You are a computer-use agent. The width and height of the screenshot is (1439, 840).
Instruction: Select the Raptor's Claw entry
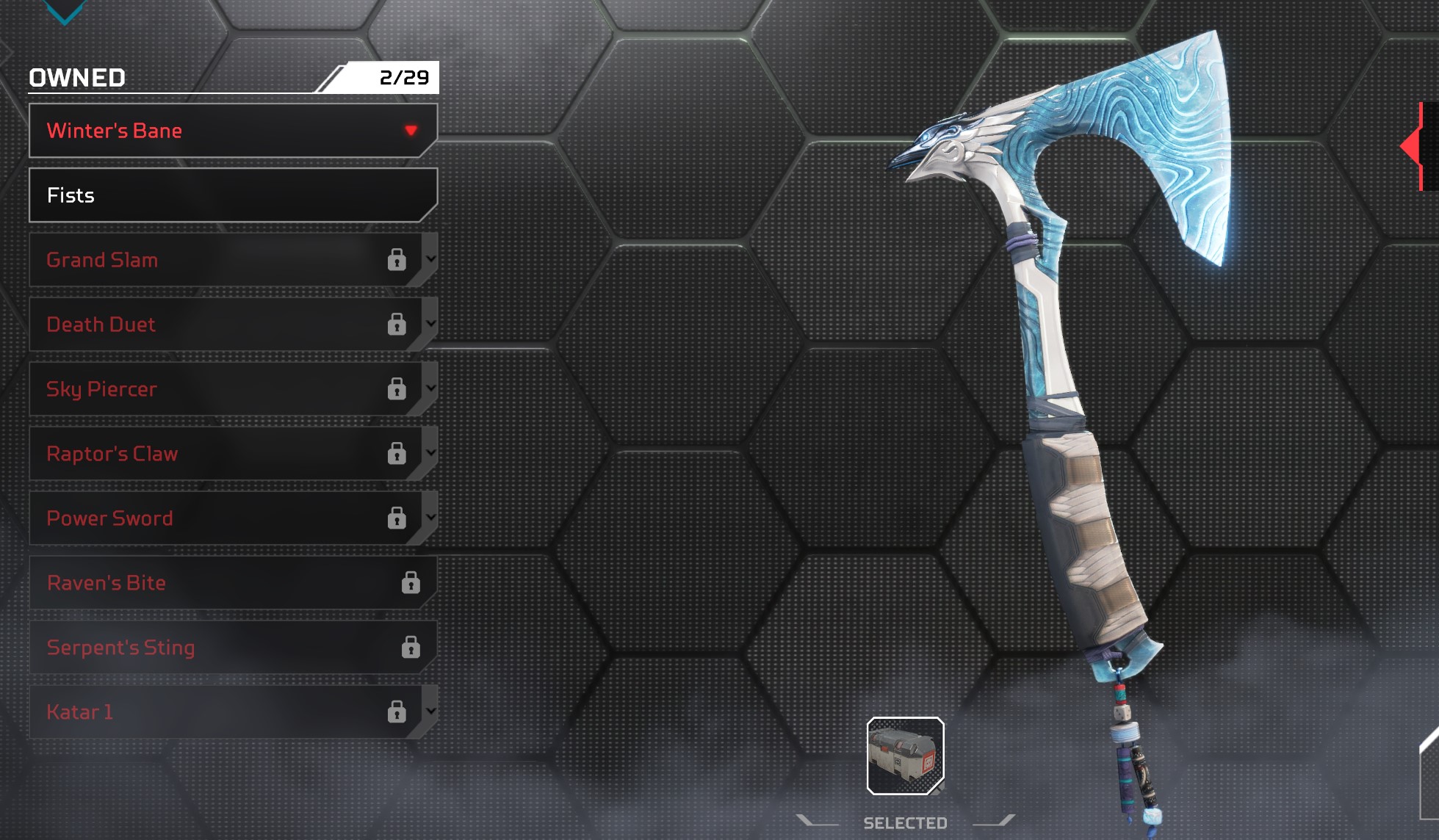pyautogui.click(x=220, y=454)
